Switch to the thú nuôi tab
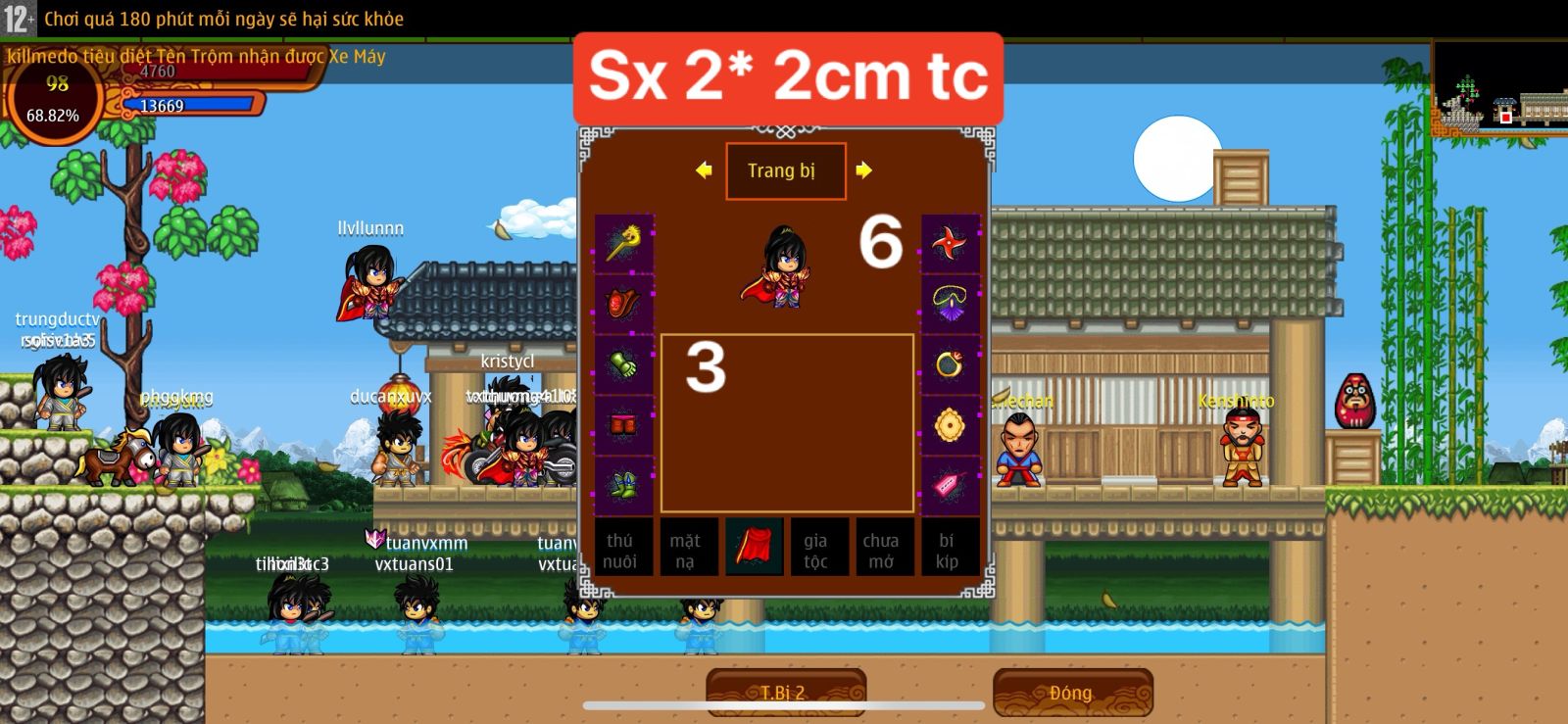This screenshot has width=1568, height=724. click(x=624, y=549)
